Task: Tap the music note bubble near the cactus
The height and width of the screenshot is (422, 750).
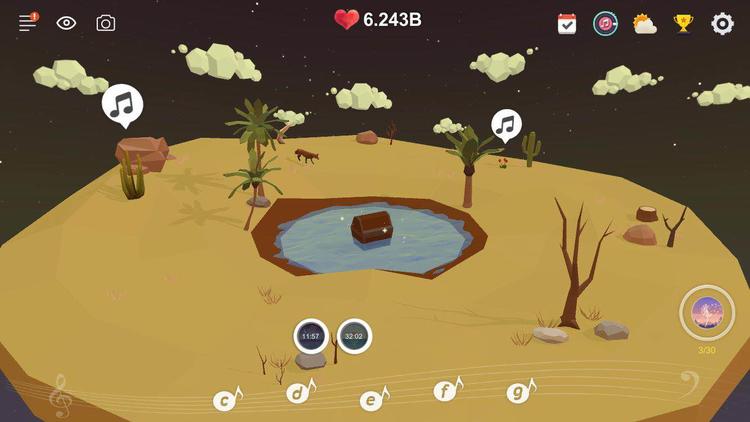Action: click(x=506, y=125)
